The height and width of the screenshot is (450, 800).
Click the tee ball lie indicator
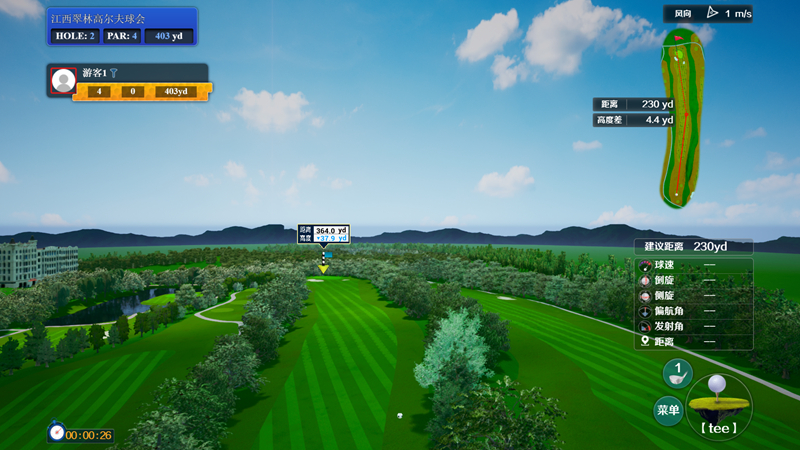point(718,404)
